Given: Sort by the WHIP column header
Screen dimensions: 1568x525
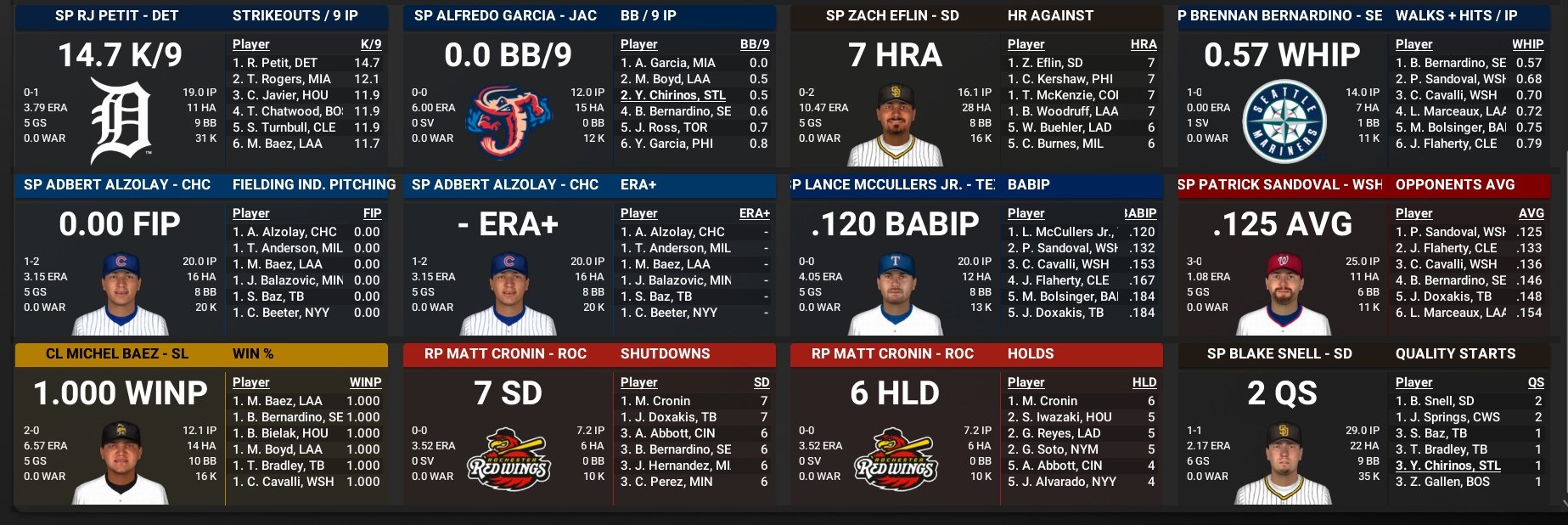Looking at the screenshot, I should tap(1527, 44).
